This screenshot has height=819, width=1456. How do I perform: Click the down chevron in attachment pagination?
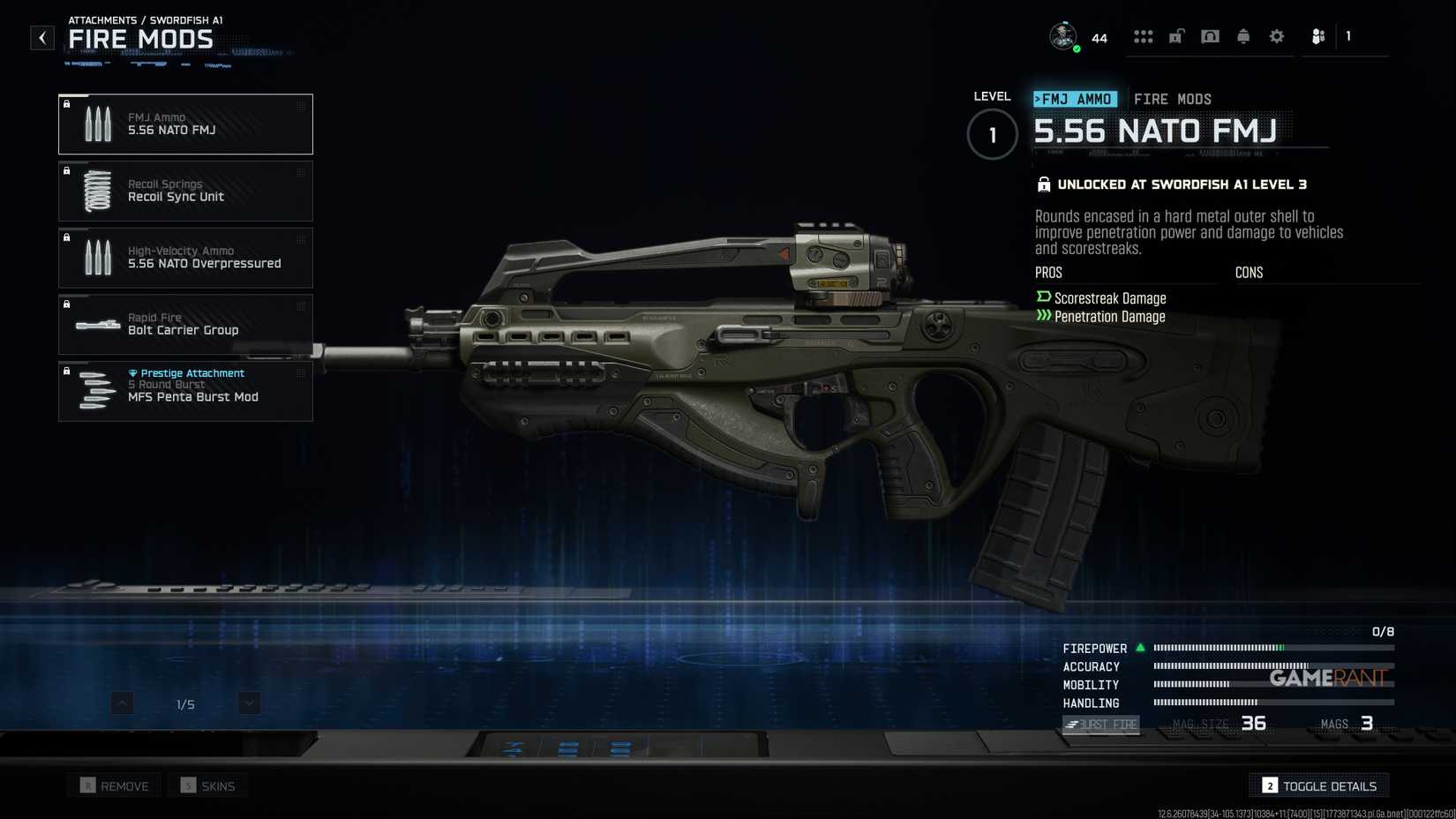click(248, 703)
